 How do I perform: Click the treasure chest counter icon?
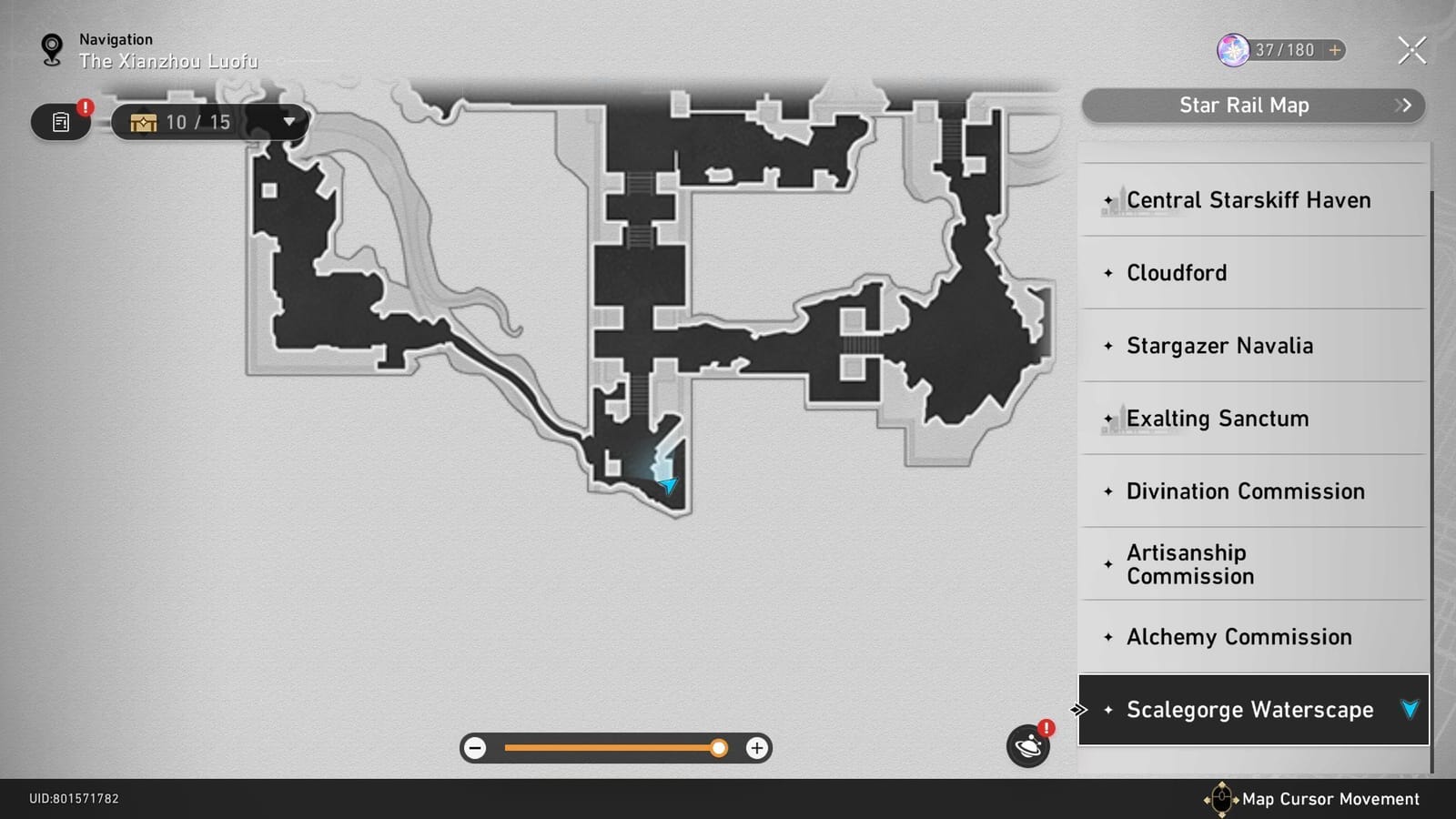click(143, 121)
